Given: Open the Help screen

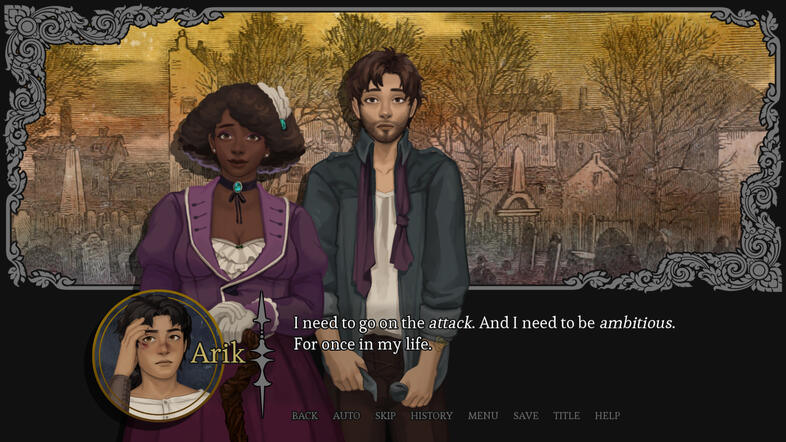Looking at the screenshot, I should 607,416.
